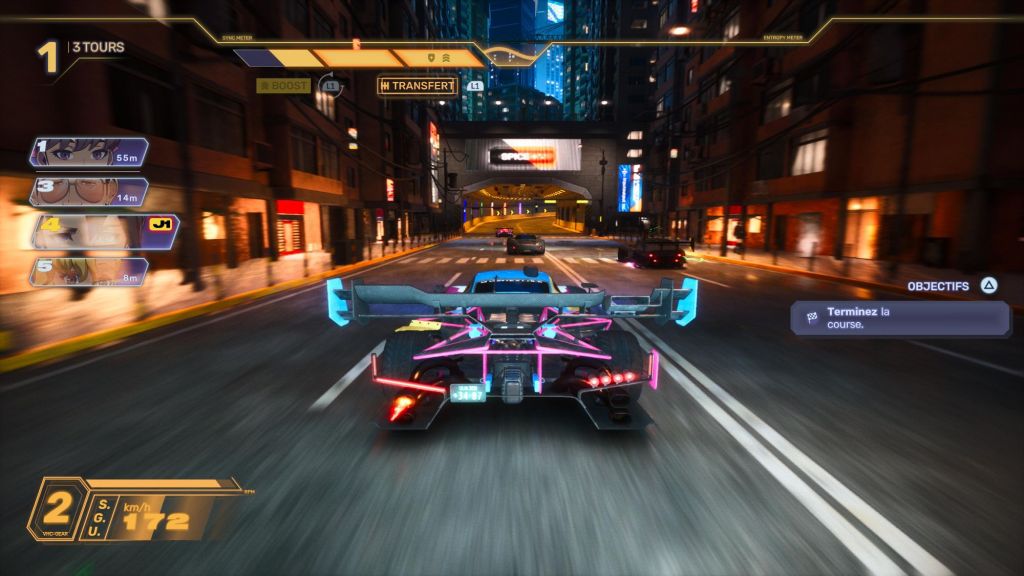This screenshot has width=1024, height=576.
Task: Select the first-place racer card
Action: pyautogui.click(x=89, y=152)
